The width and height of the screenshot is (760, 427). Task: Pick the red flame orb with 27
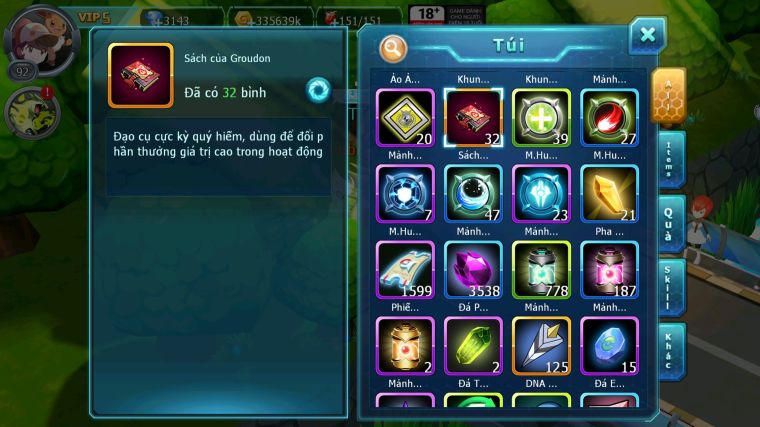click(x=609, y=118)
